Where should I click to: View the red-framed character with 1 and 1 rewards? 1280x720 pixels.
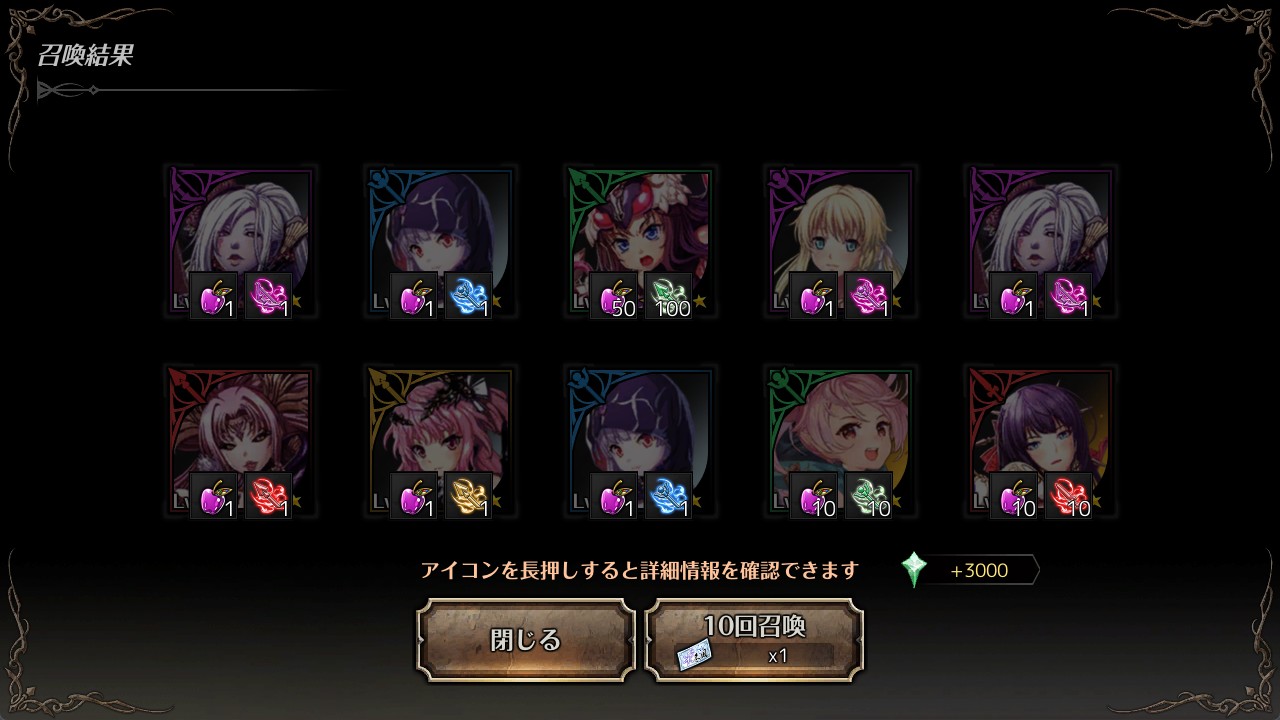[240, 441]
